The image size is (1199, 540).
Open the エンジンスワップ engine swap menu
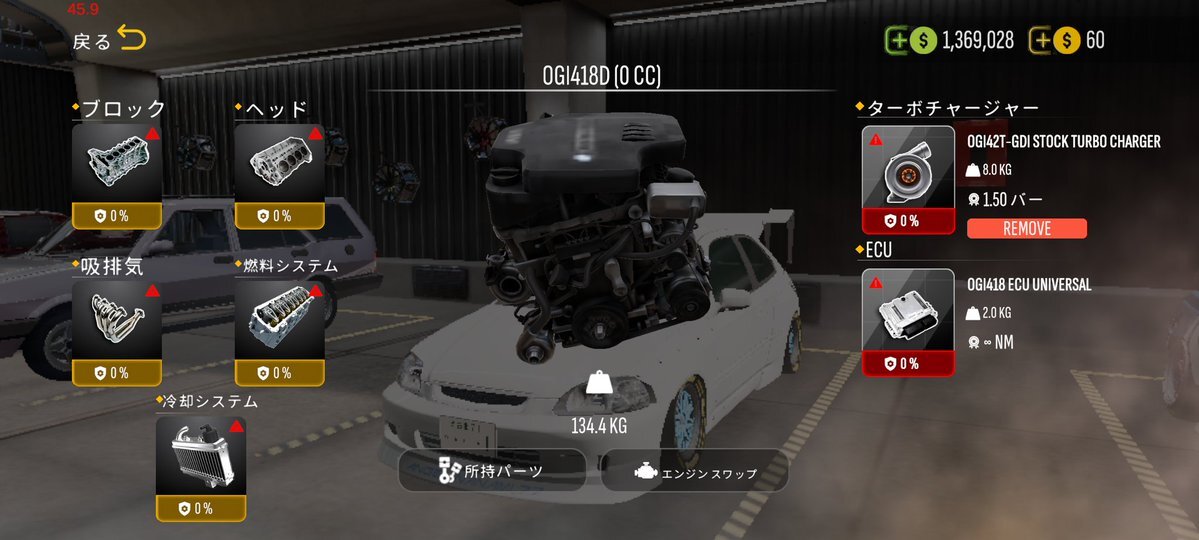(x=695, y=472)
